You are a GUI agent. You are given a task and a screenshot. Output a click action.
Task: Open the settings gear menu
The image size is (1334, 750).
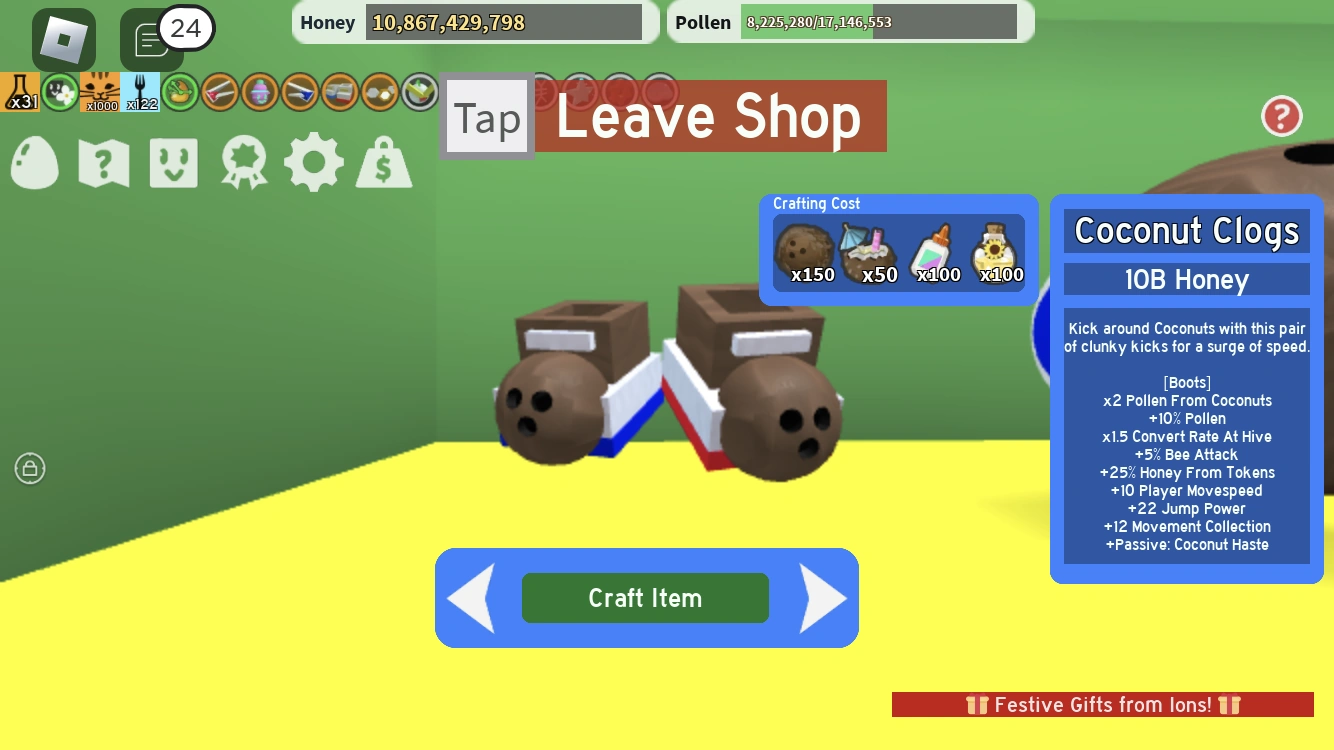pos(314,163)
